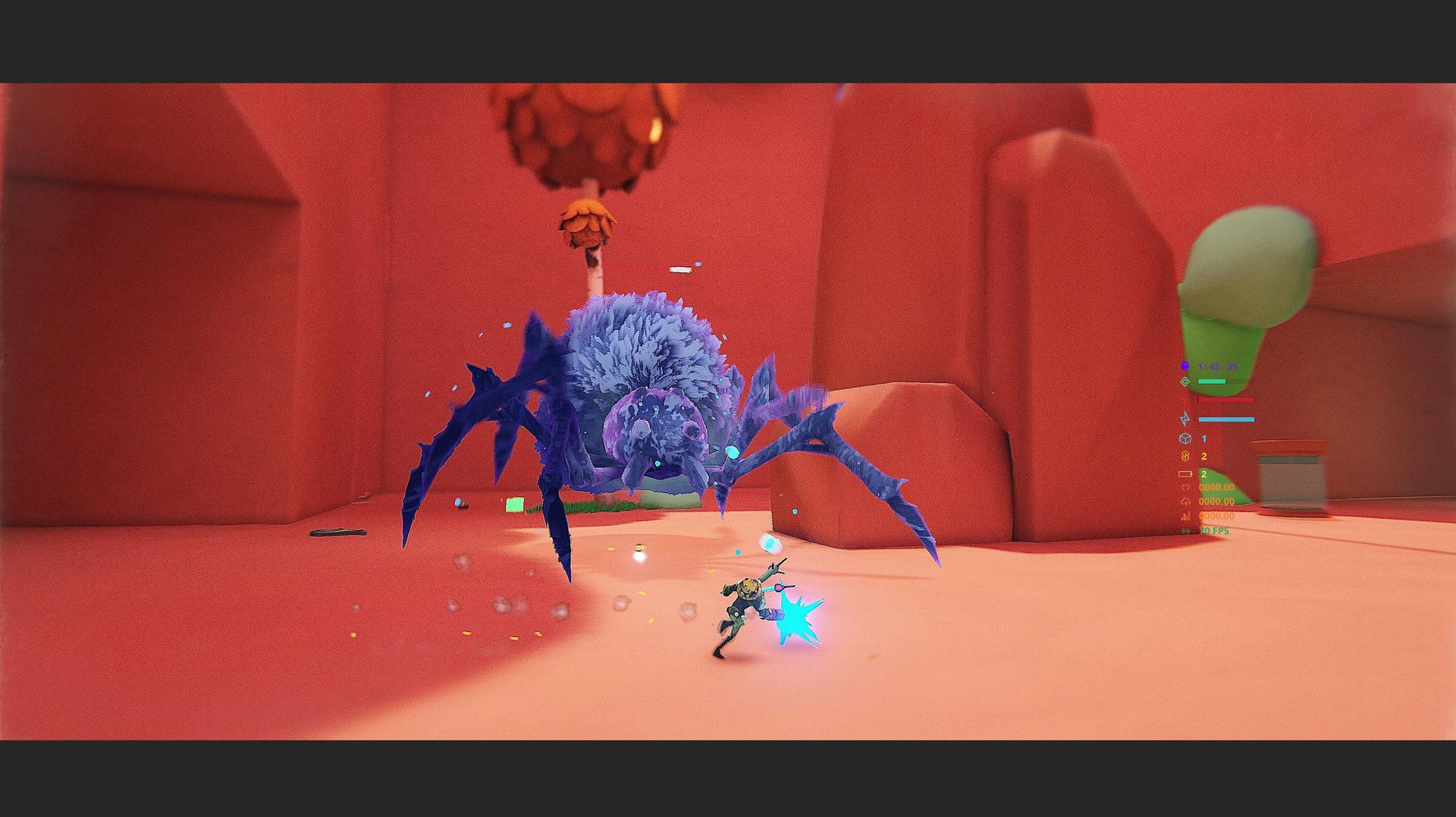The height and width of the screenshot is (817, 1456).
Task: Select the cloud upload icon in the HUD
Action: click(1185, 501)
